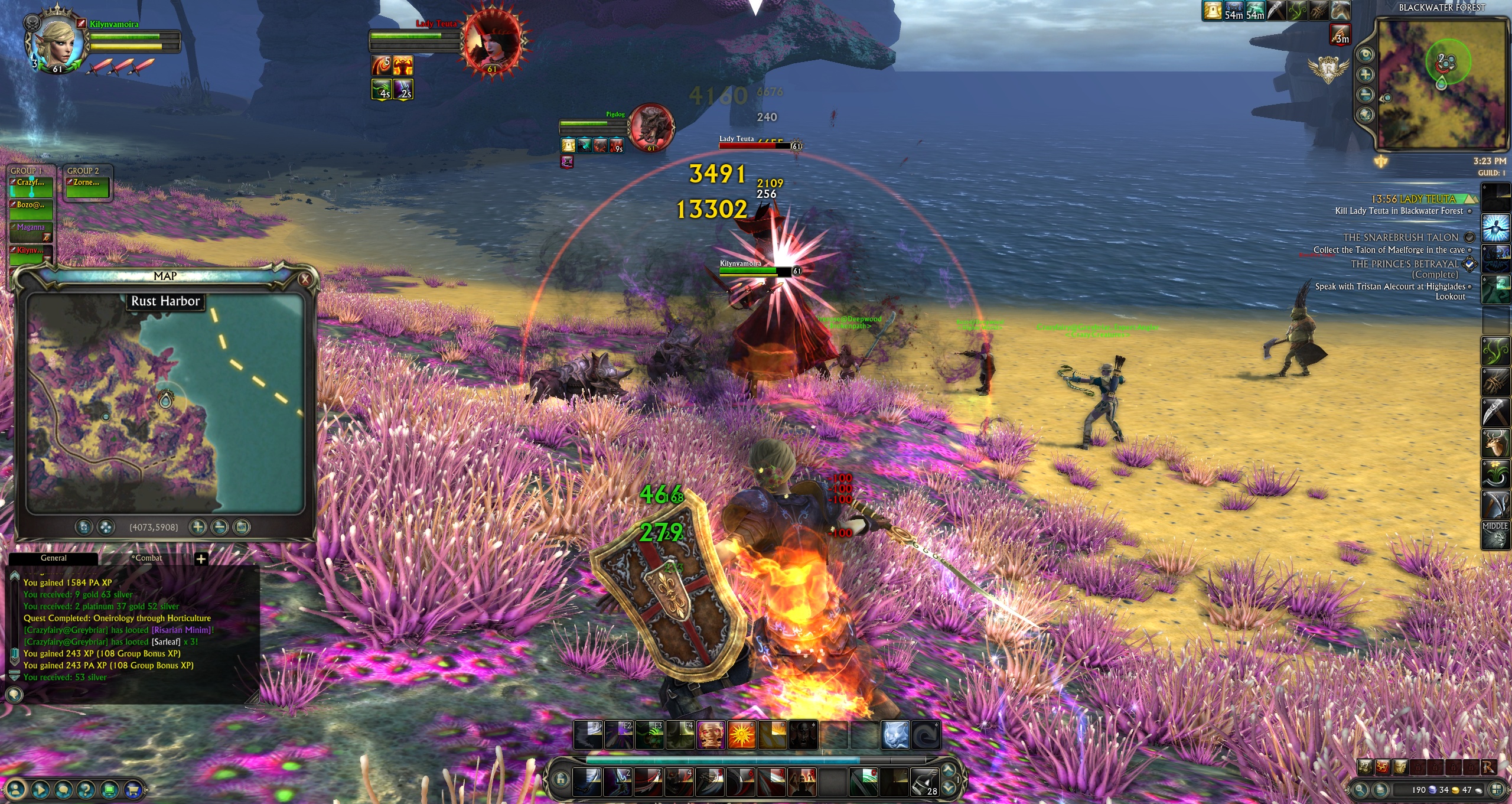Select the General chat tab
Viewport: 1512px width, 804px height.
click(x=54, y=558)
